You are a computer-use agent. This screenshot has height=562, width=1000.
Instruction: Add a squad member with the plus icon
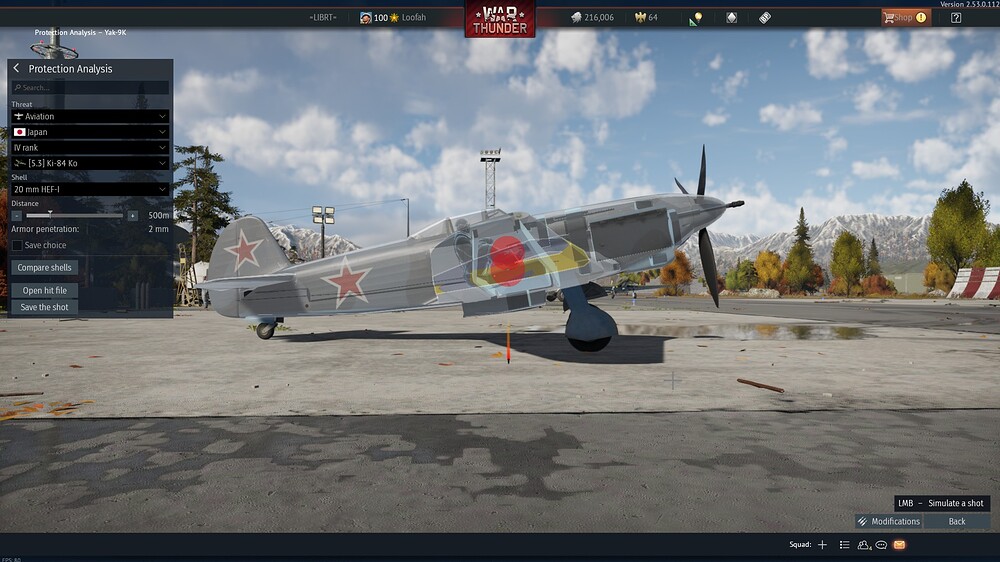pyautogui.click(x=822, y=545)
